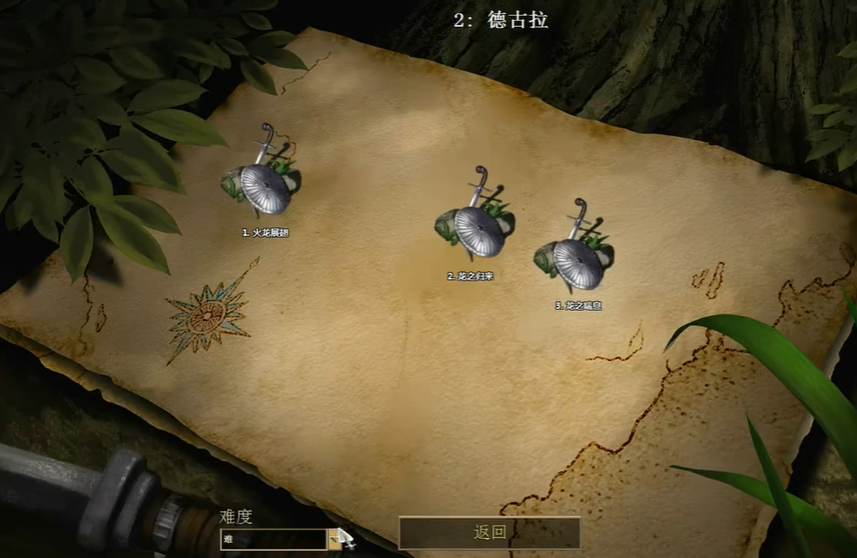Image resolution: width=857 pixels, height=558 pixels.
Task: Open the 难度 difficulty dropdown
Action: (334, 539)
